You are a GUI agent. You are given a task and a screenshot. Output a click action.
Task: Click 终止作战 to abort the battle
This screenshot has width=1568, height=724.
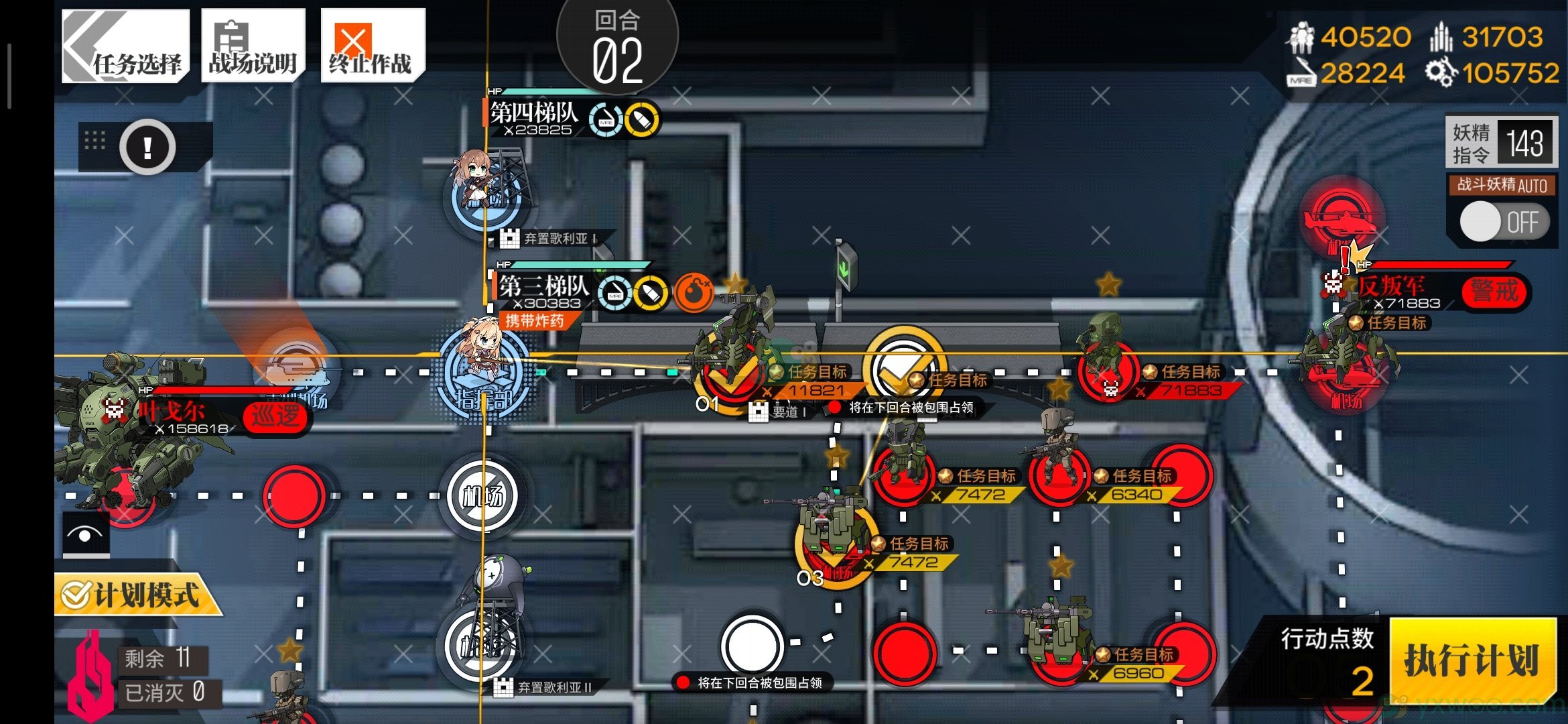(x=372, y=46)
